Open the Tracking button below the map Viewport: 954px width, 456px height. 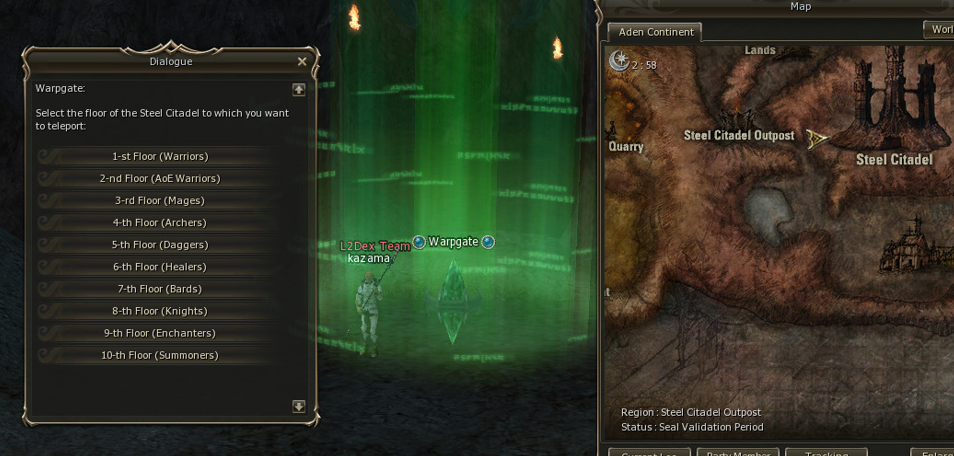(x=826, y=453)
